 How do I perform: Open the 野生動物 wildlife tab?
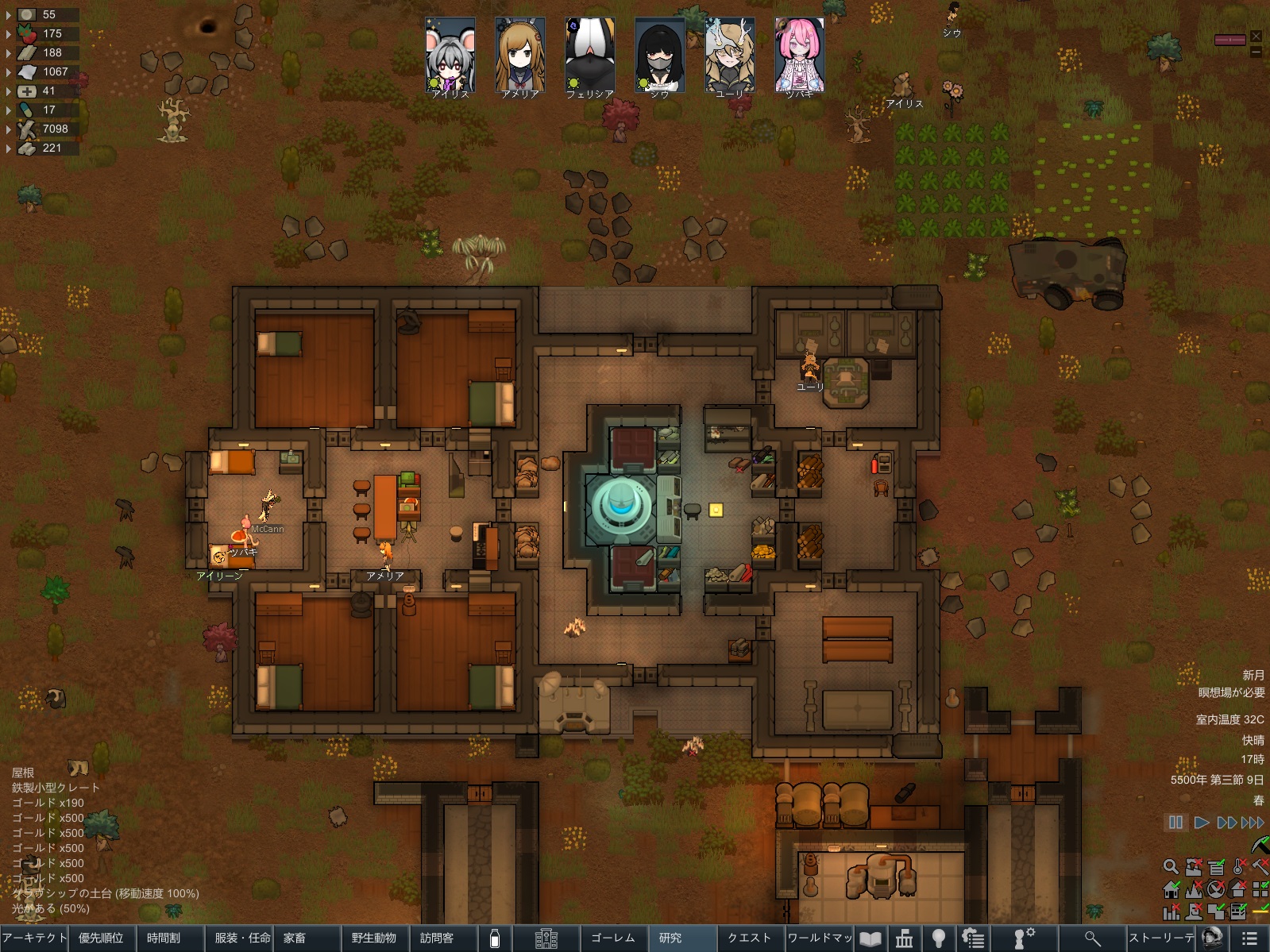(x=373, y=938)
